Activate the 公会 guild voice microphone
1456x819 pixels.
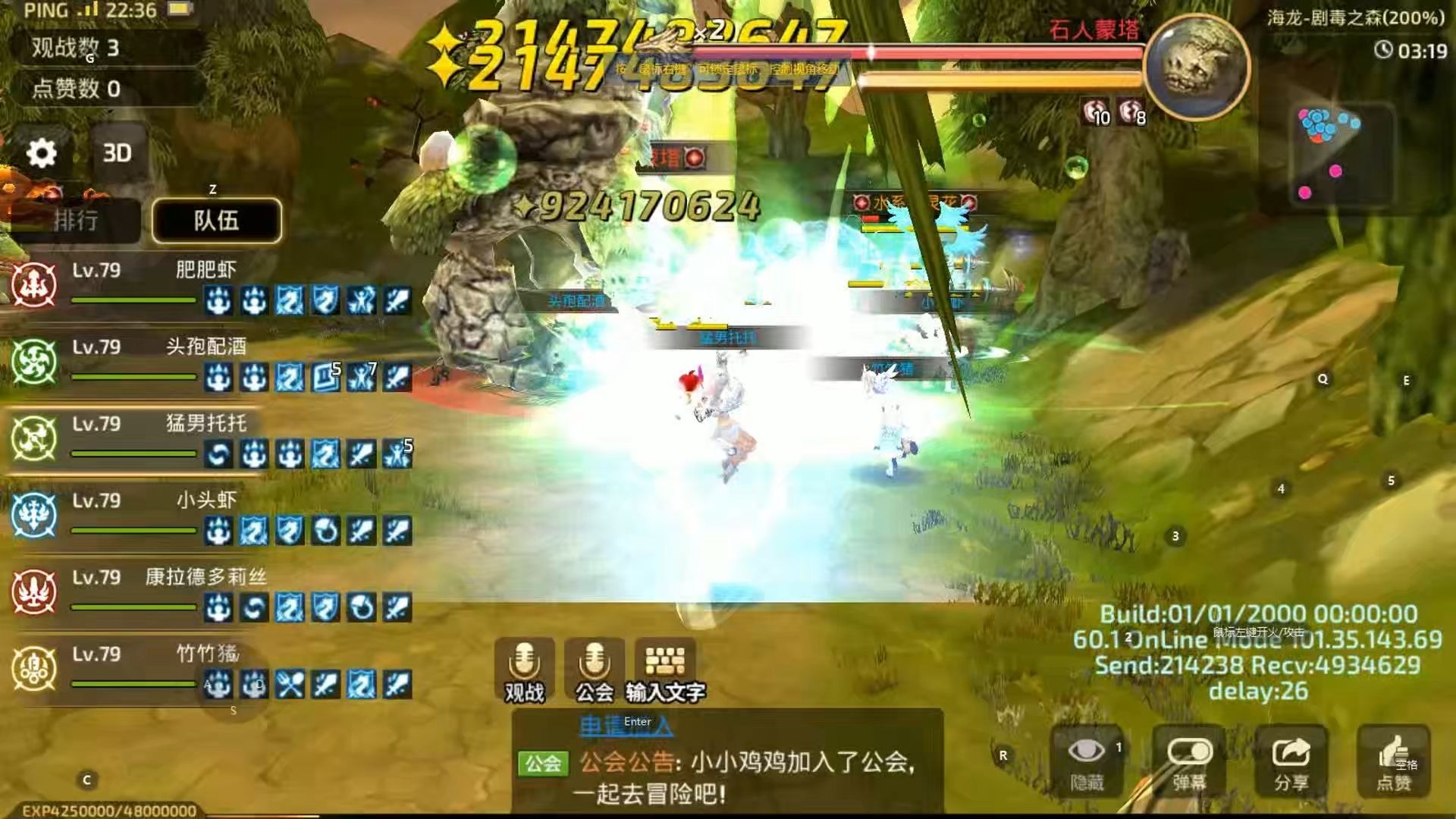pos(595,669)
